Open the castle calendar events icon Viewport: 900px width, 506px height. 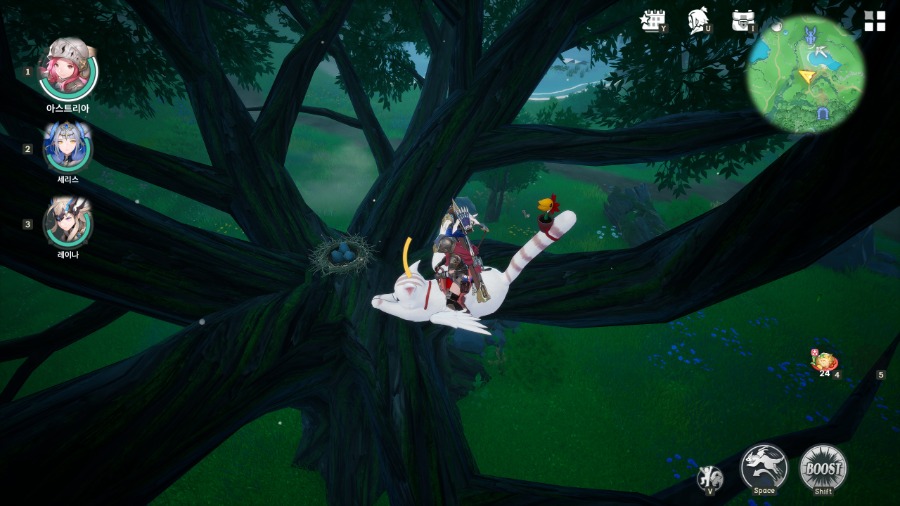[654, 21]
